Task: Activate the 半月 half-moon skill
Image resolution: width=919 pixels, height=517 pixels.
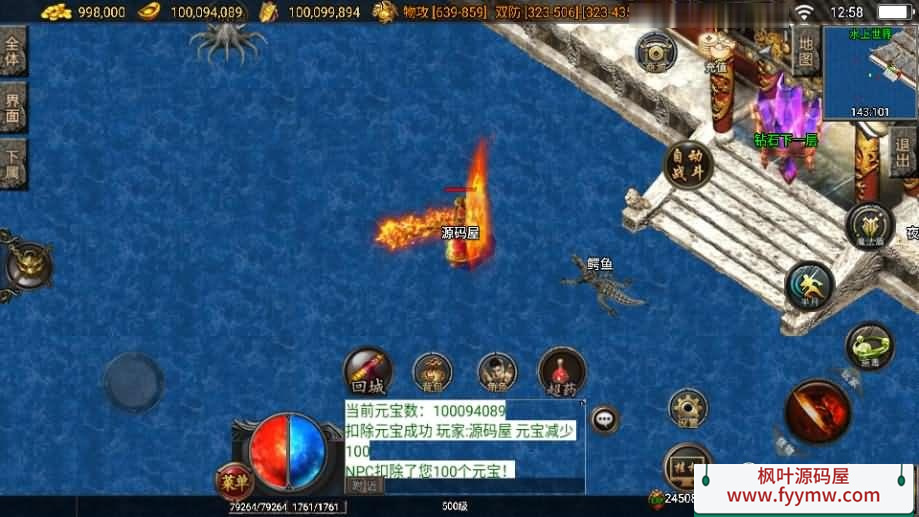Action: 808,286
